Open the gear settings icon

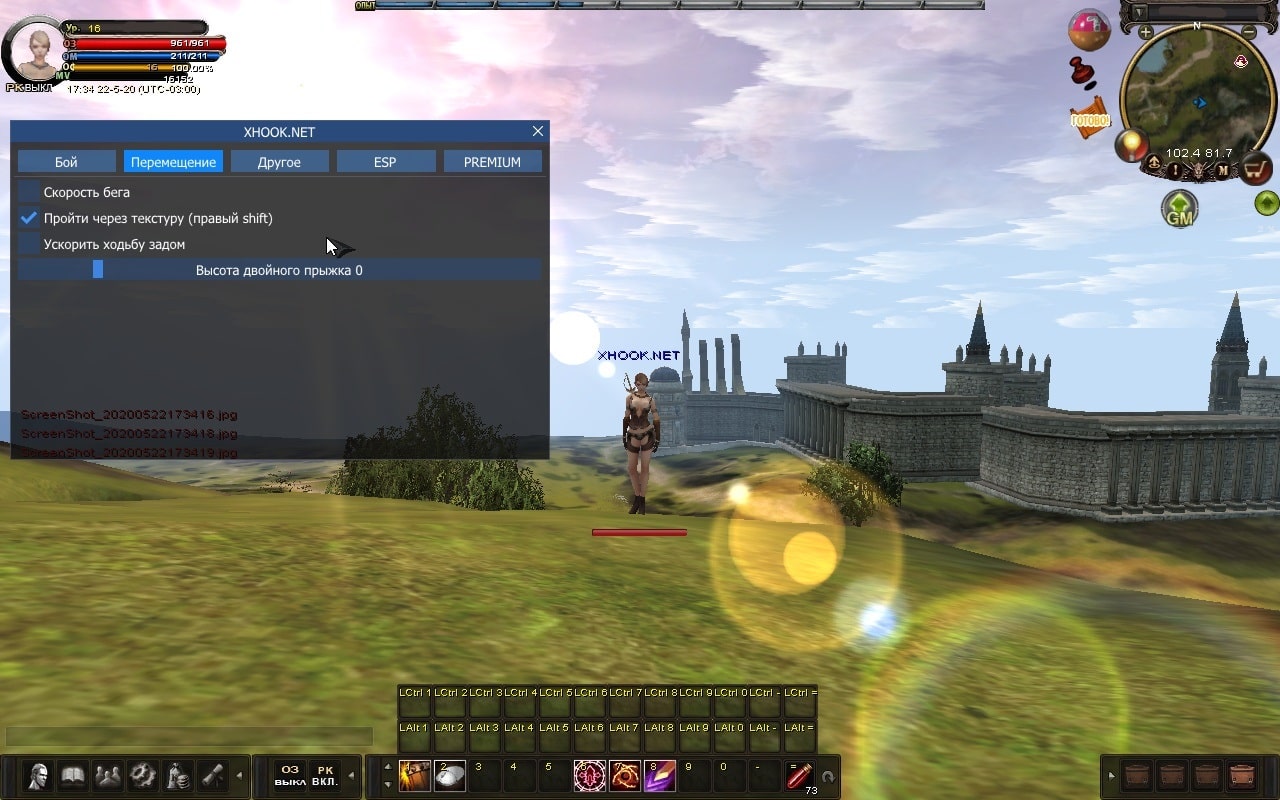coord(143,776)
